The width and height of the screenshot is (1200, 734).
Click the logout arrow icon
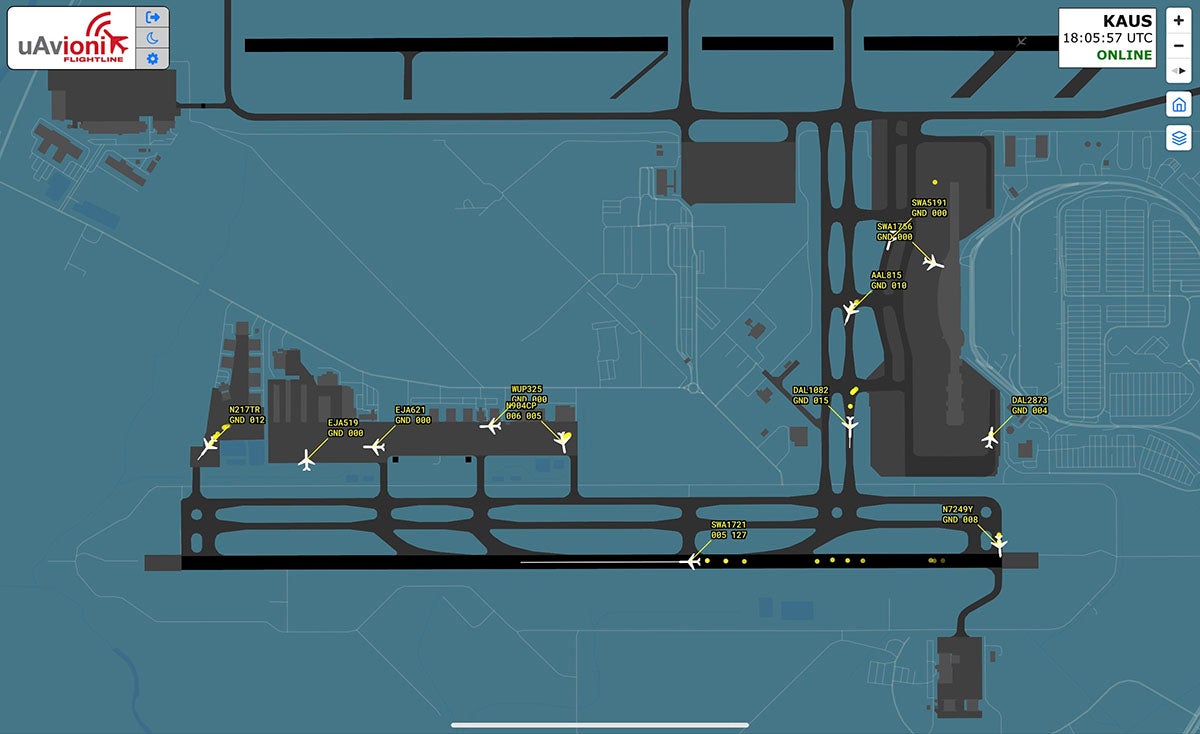pos(153,17)
